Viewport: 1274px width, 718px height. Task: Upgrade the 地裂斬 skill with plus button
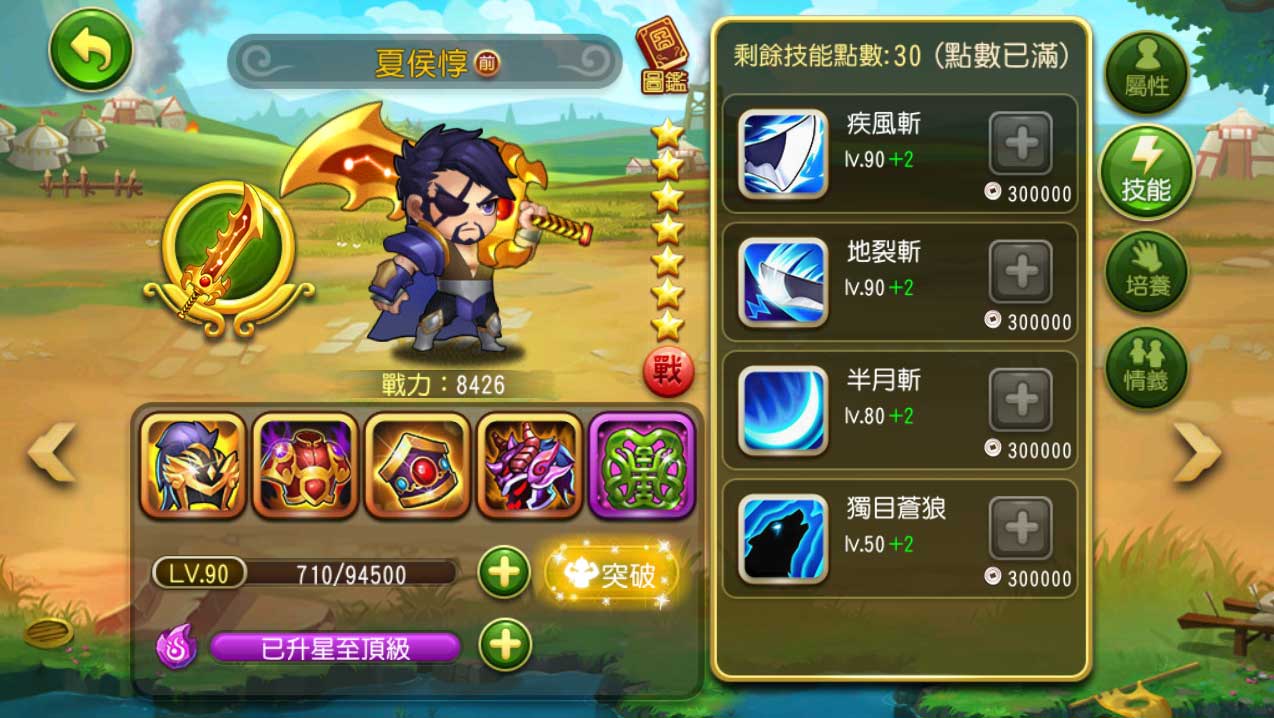1020,272
